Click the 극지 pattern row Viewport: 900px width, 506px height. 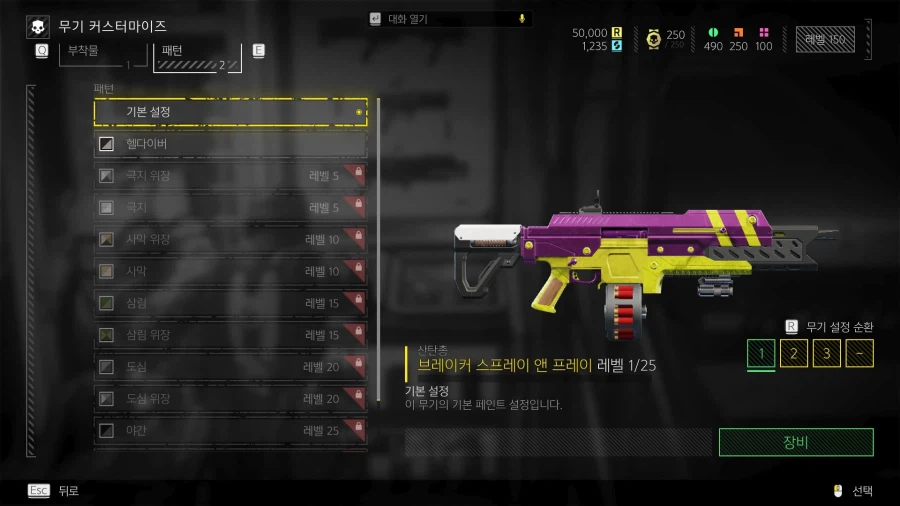pos(230,208)
